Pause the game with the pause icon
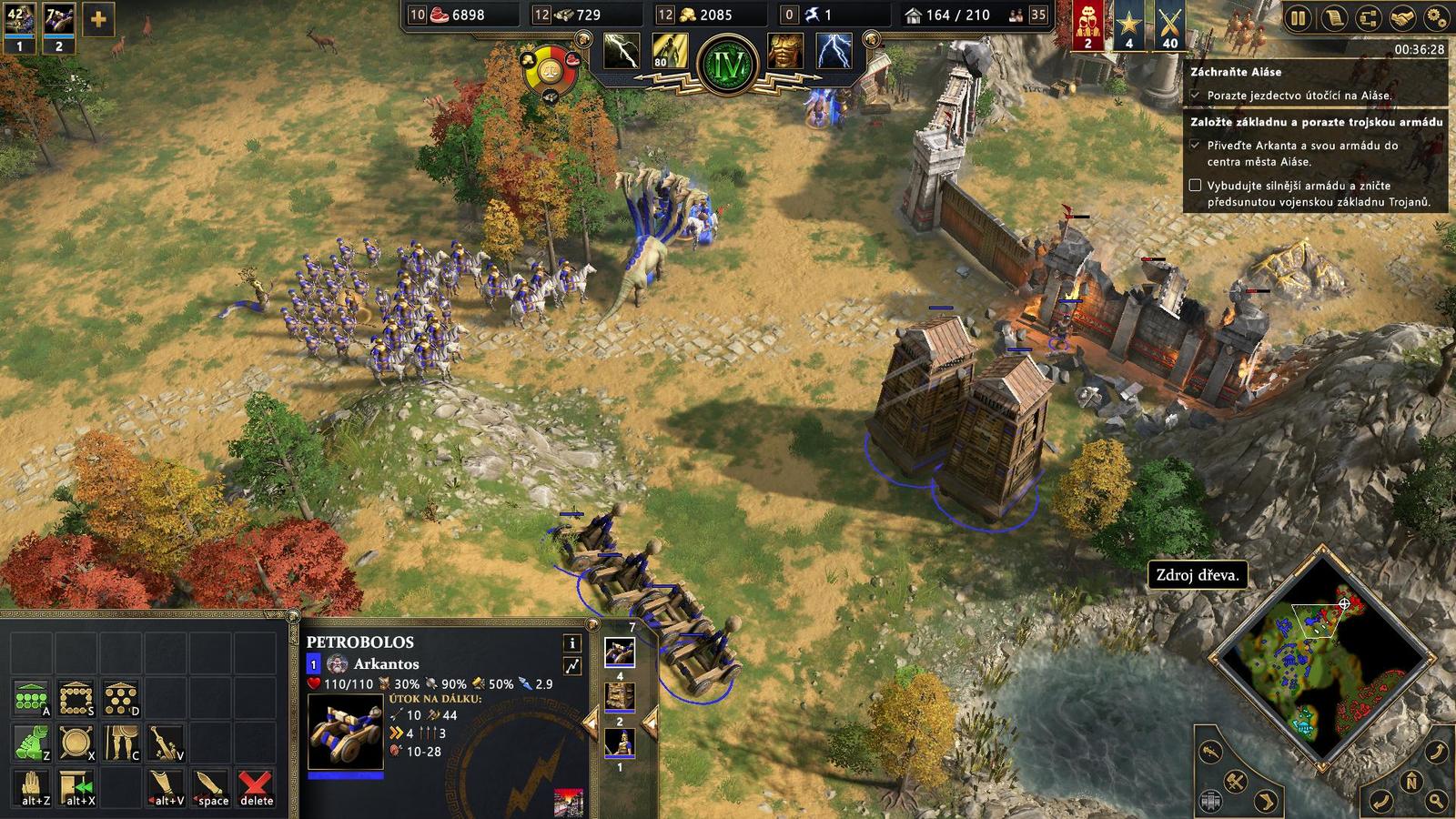The height and width of the screenshot is (819, 1456). [1299, 17]
